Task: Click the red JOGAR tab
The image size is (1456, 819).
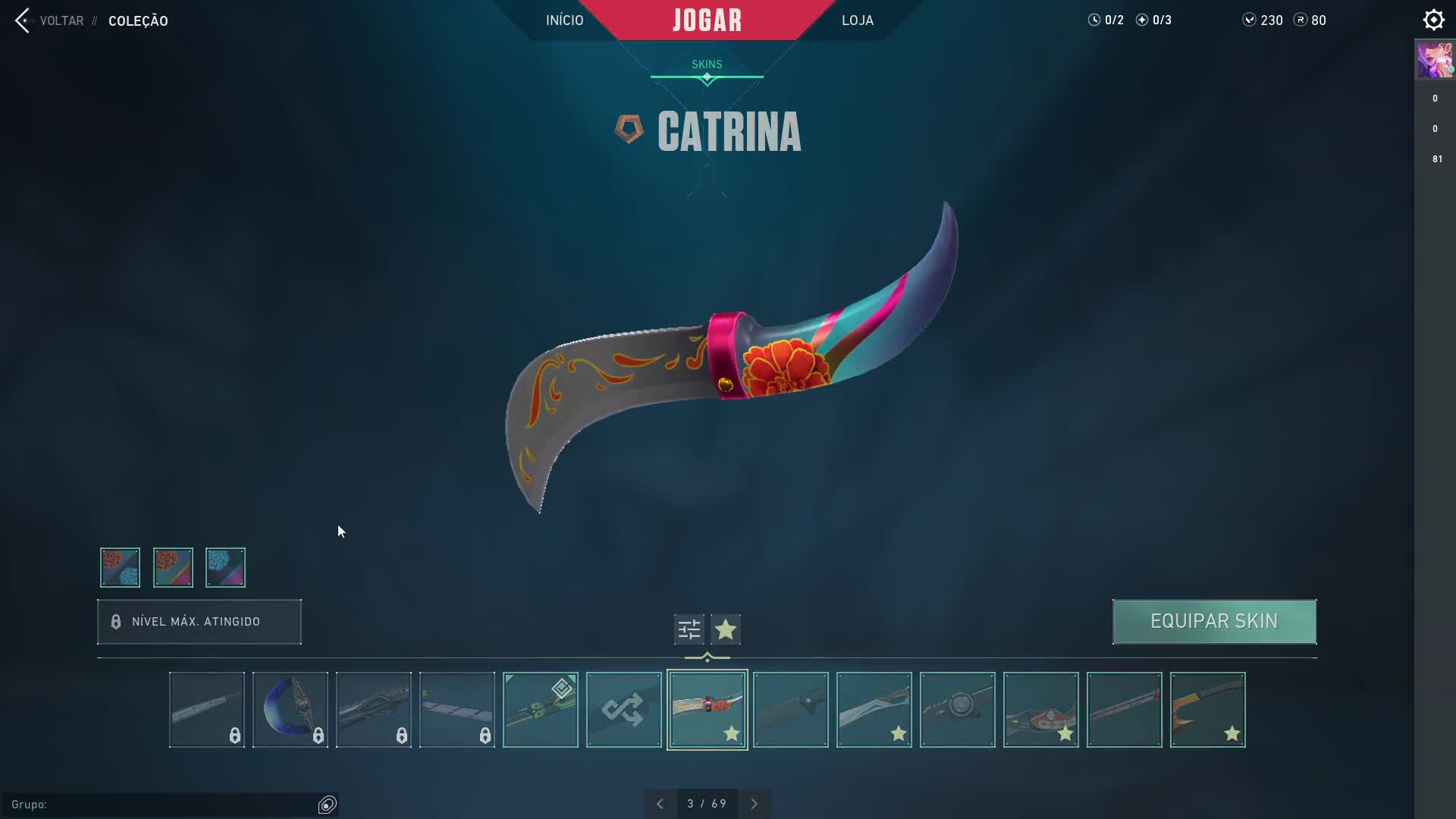Action: [x=707, y=20]
